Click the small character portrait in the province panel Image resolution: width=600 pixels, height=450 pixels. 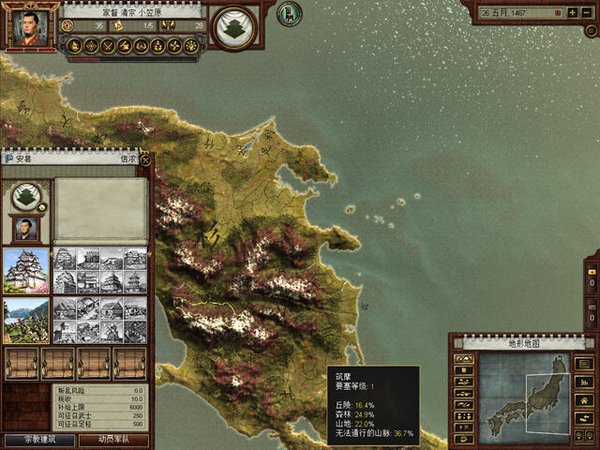click(x=27, y=228)
